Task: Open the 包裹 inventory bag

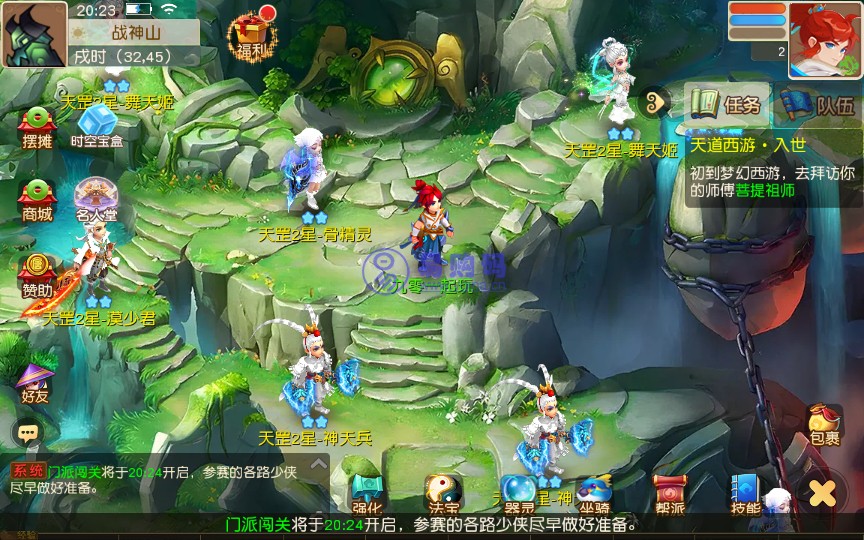Action: click(x=825, y=424)
